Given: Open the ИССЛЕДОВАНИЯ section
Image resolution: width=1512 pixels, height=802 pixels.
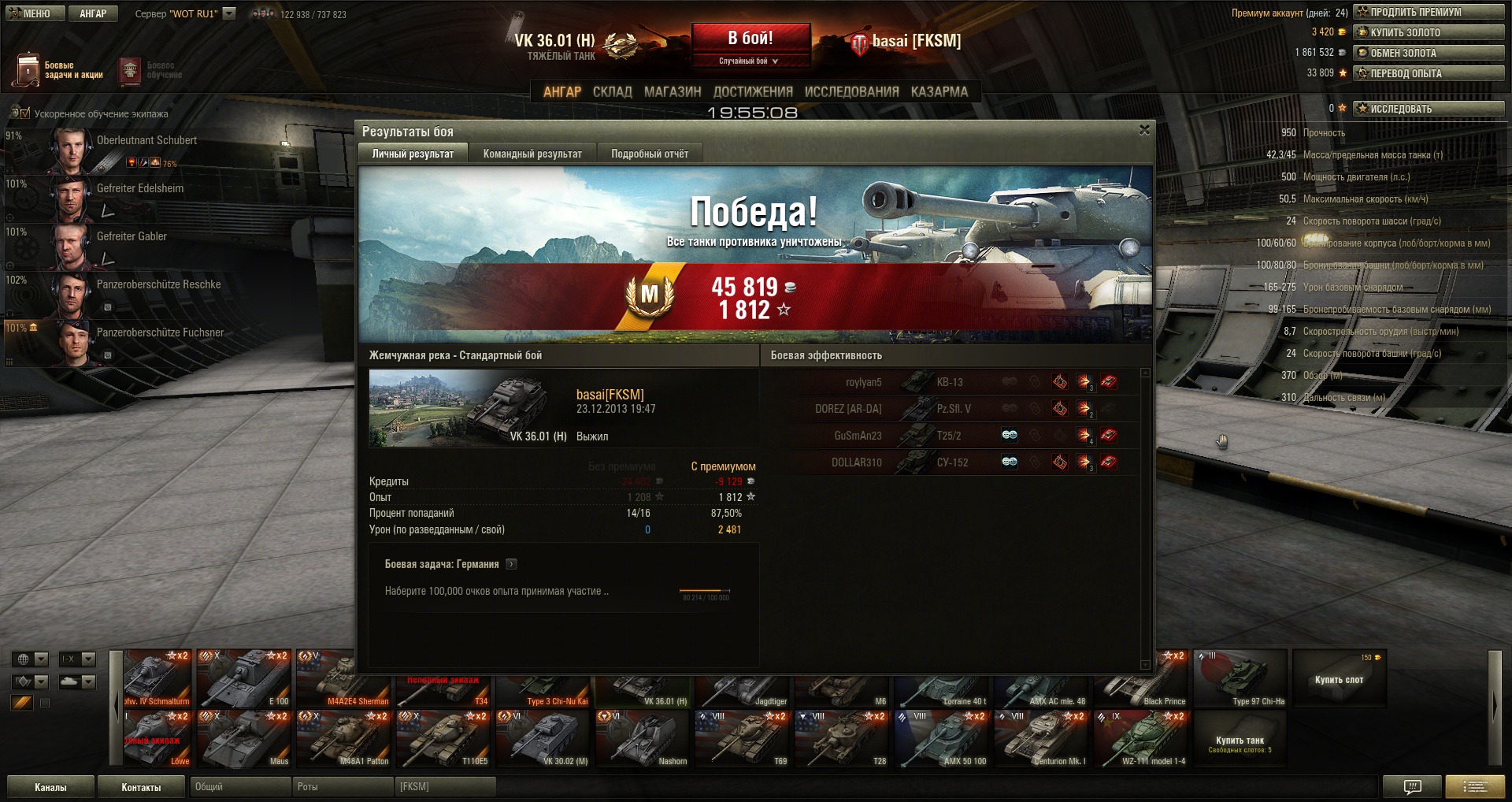Looking at the screenshot, I should (851, 91).
